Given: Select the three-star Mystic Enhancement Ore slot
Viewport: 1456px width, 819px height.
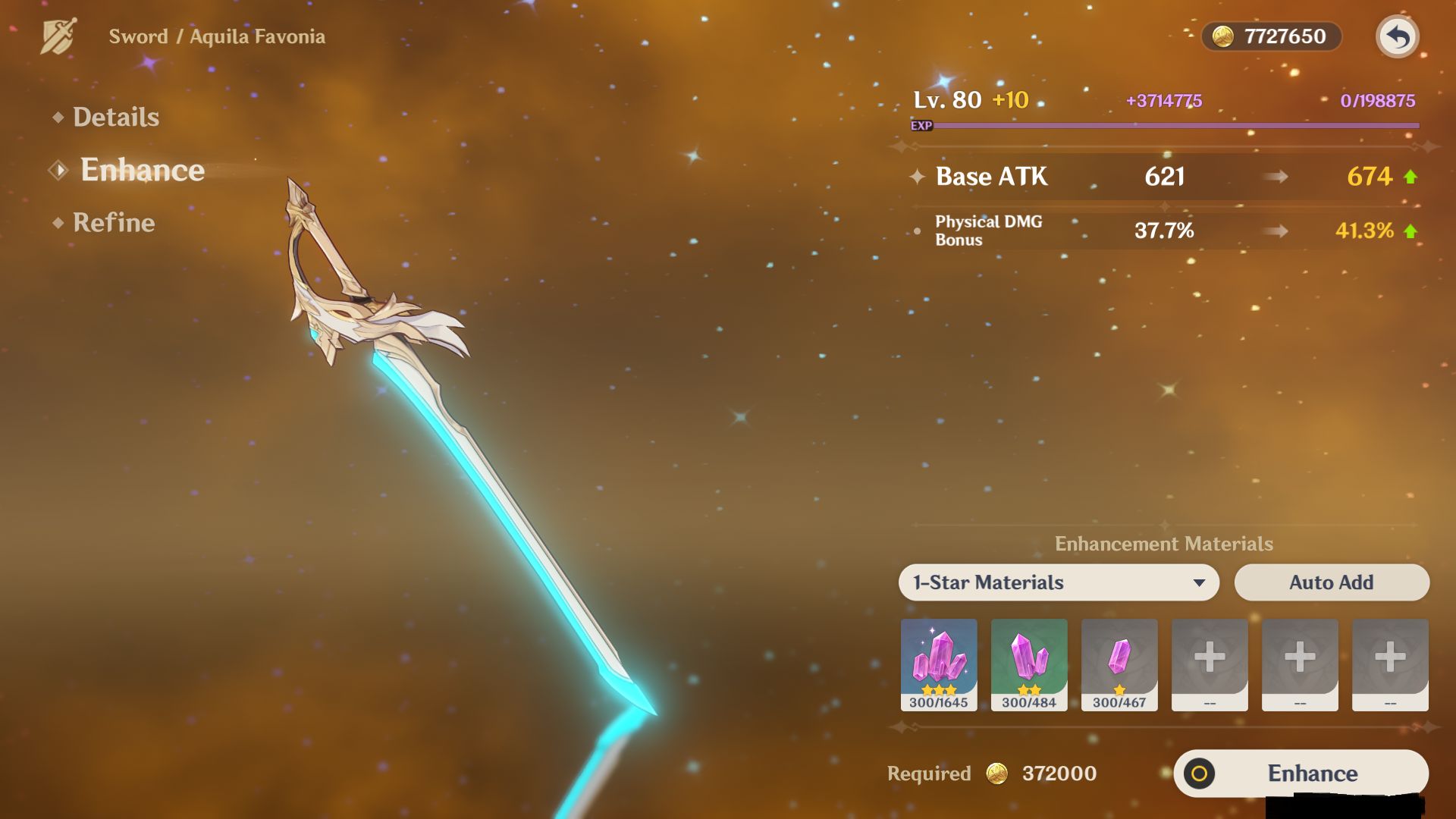Looking at the screenshot, I should click(x=939, y=664).
